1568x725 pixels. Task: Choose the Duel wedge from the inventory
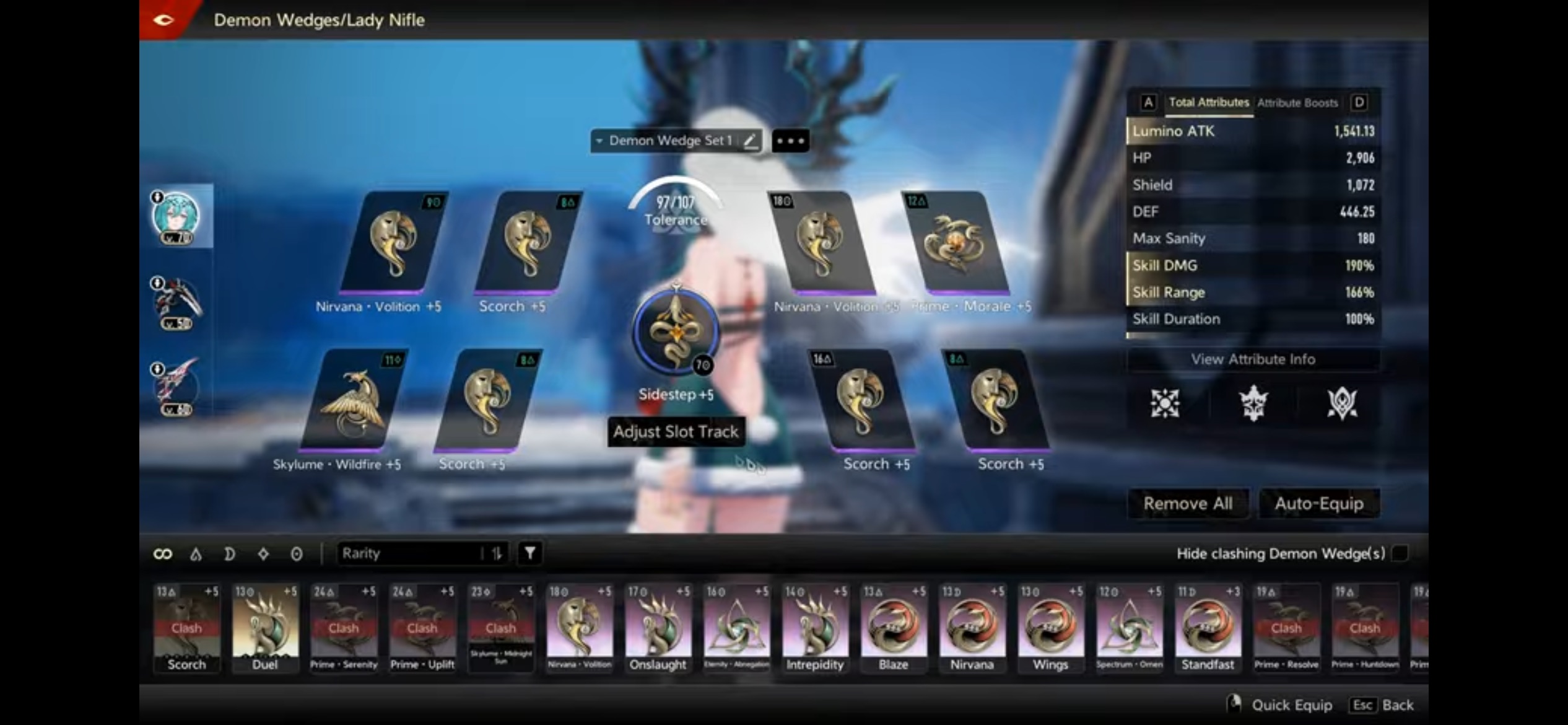[x=265, y=627]
